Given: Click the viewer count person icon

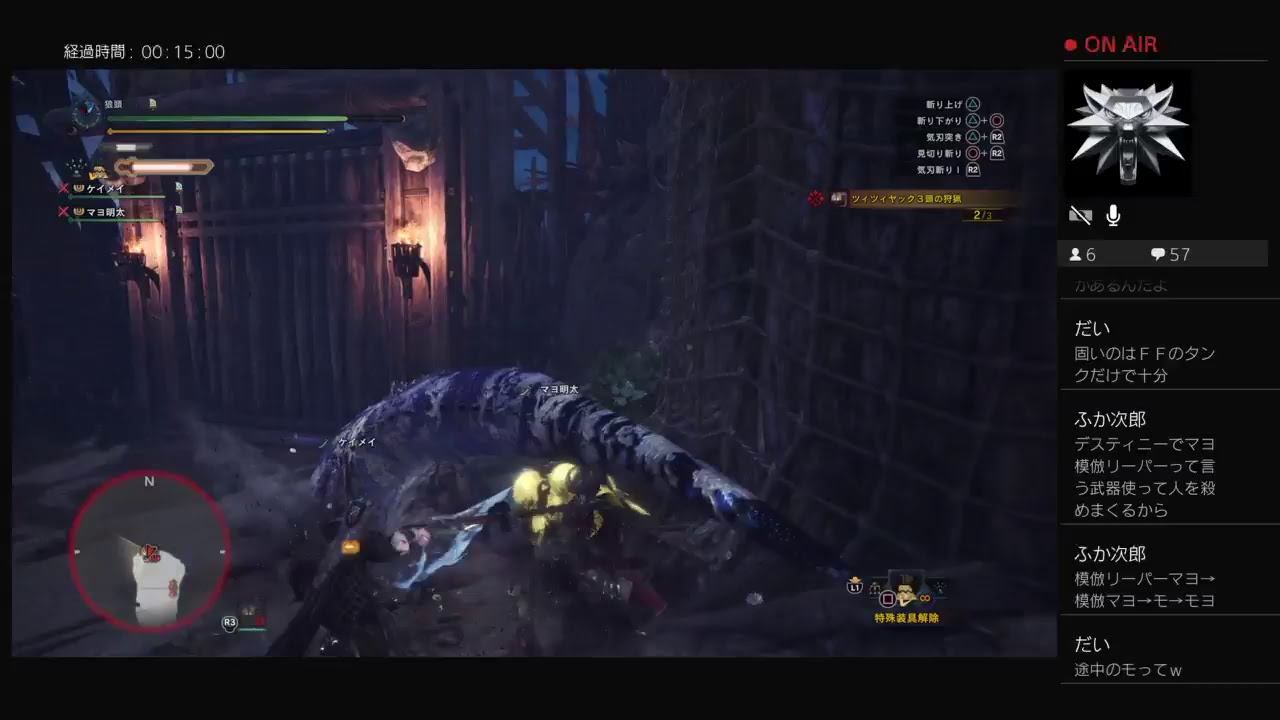Looking at the screenshot, I should click(x=1076, y=253).
